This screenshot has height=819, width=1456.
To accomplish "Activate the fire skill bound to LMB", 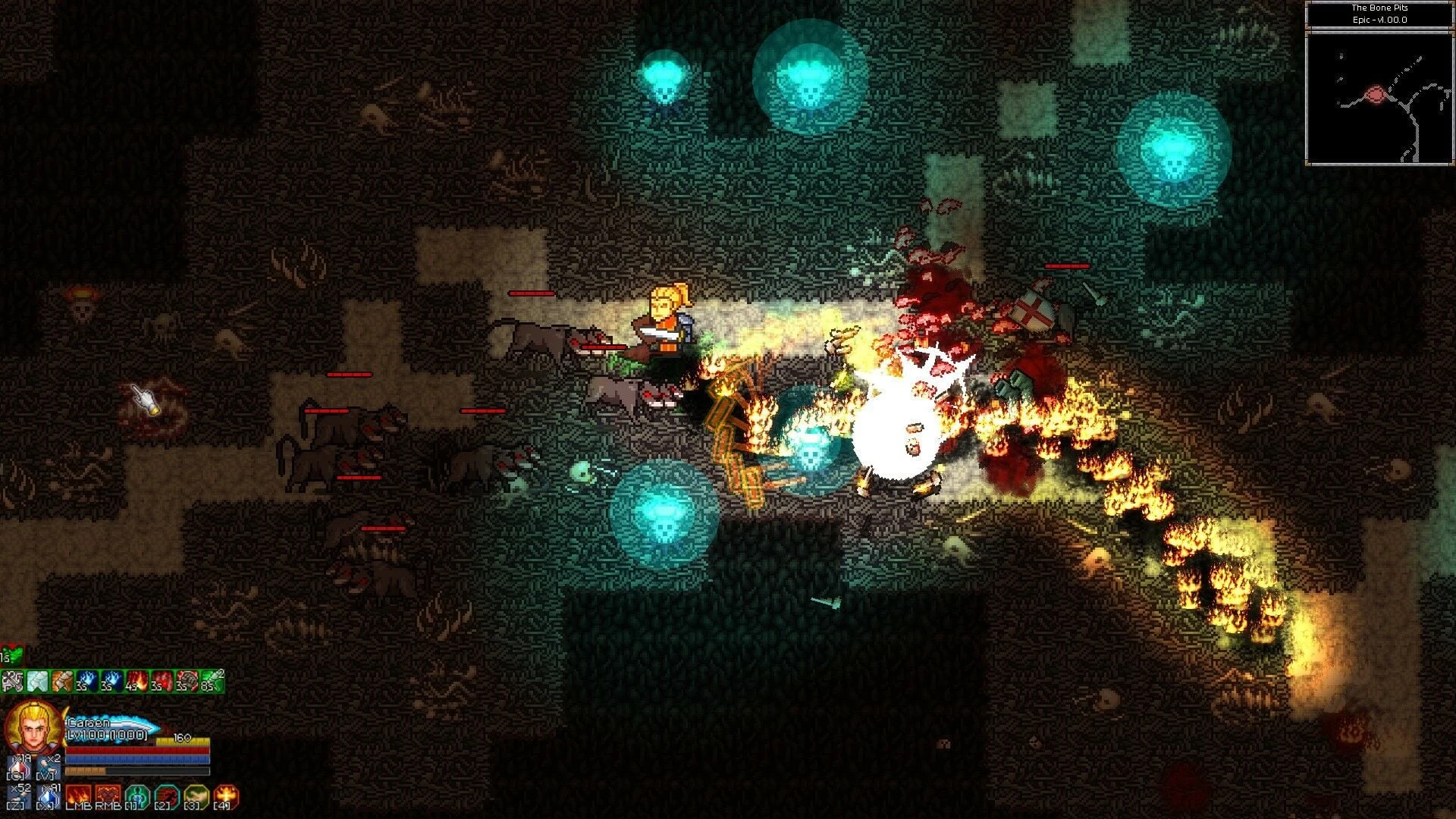I will [x=79, y=794].
